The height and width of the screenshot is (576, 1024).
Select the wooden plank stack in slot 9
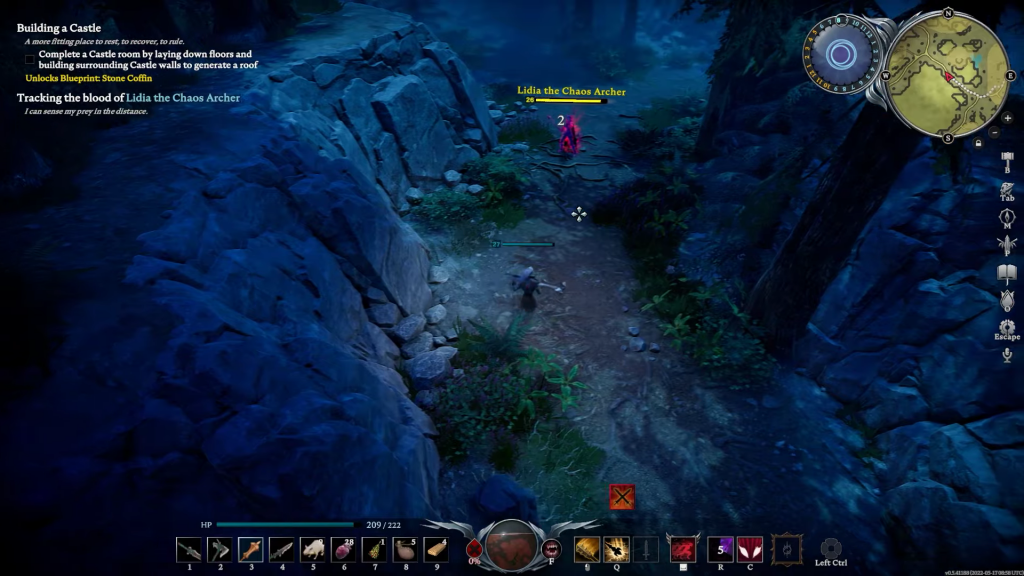(436, 548)
